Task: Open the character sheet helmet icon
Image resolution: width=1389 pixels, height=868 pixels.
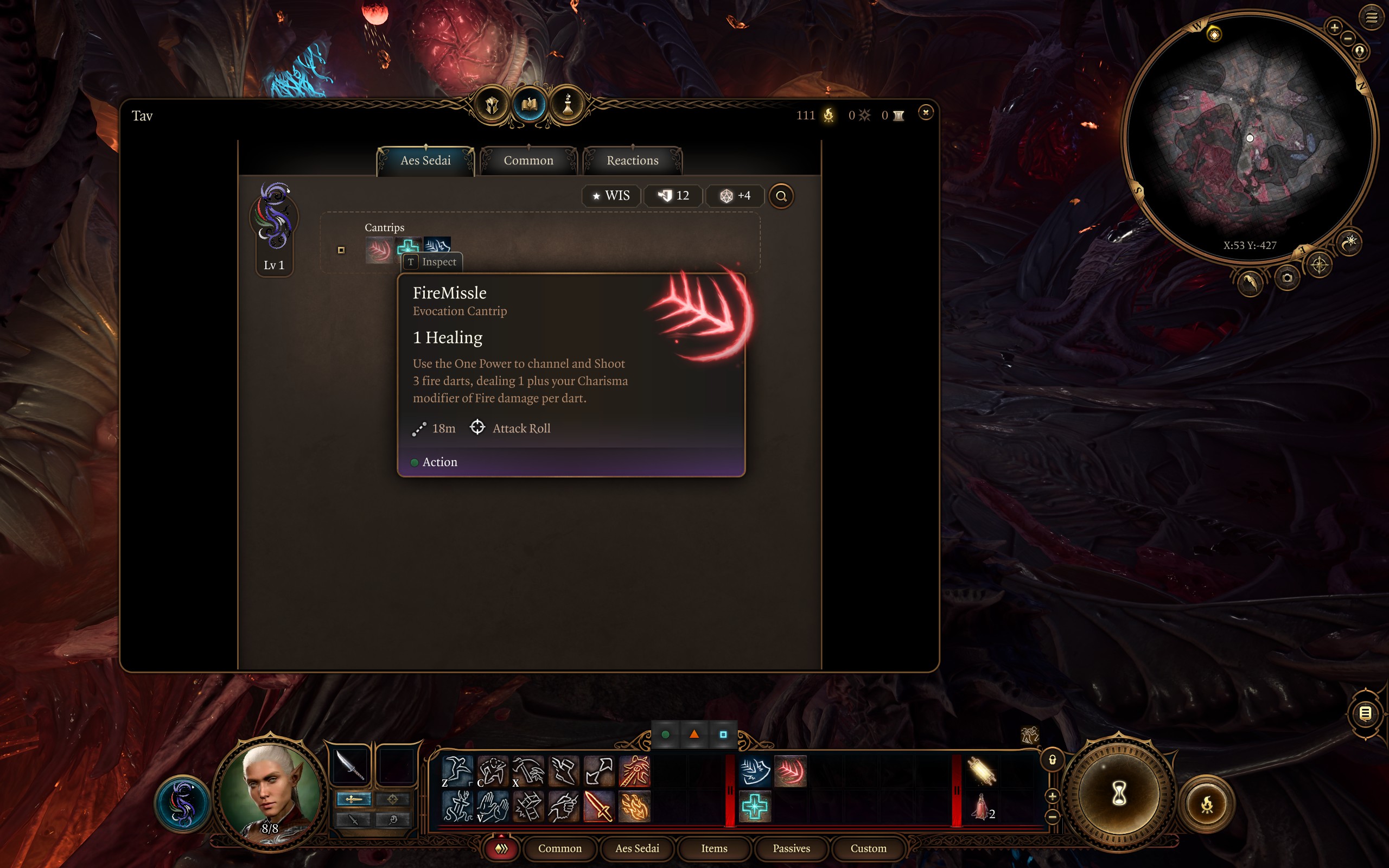Action: (x=492, y=105)
